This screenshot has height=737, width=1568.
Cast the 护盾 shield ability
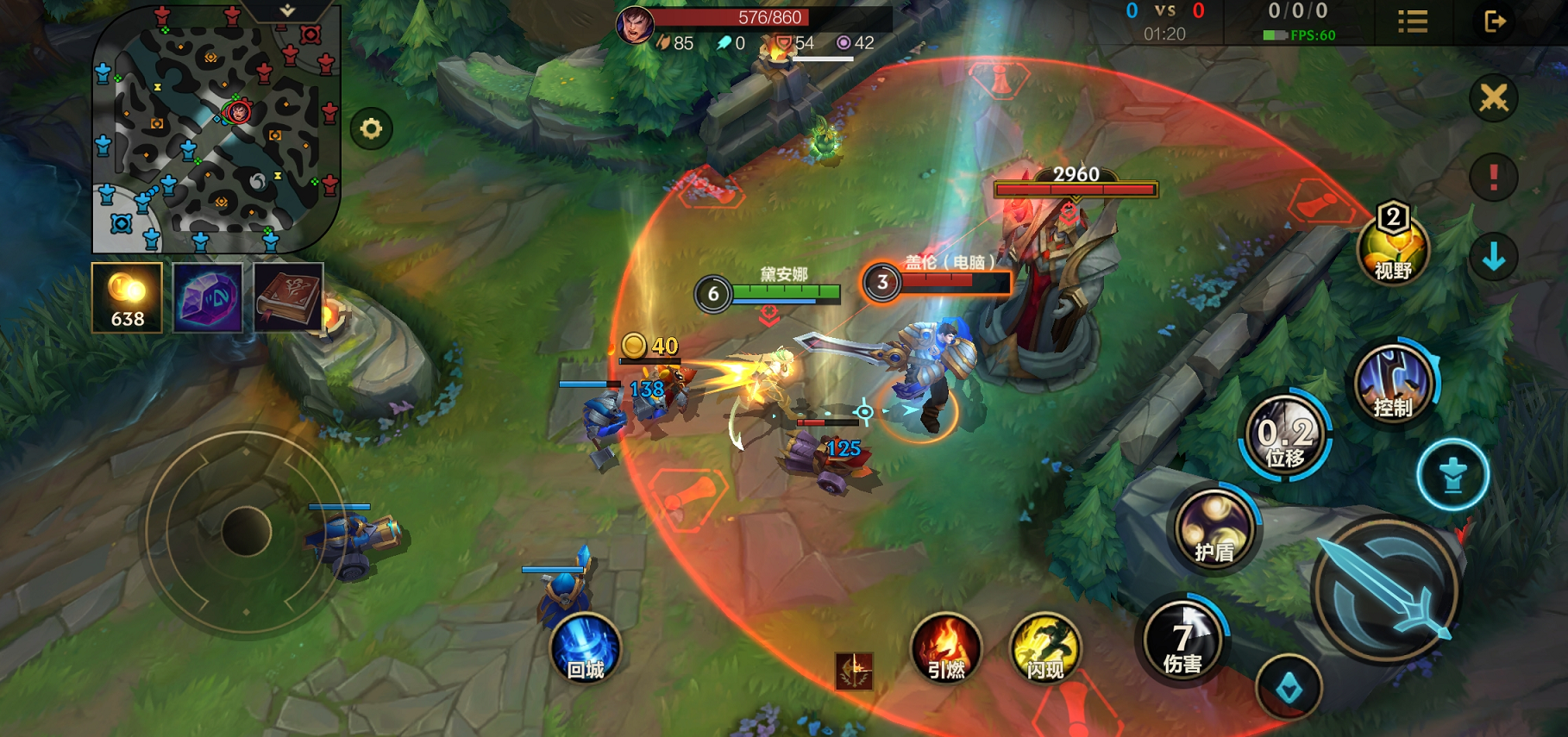(1214, 527)
